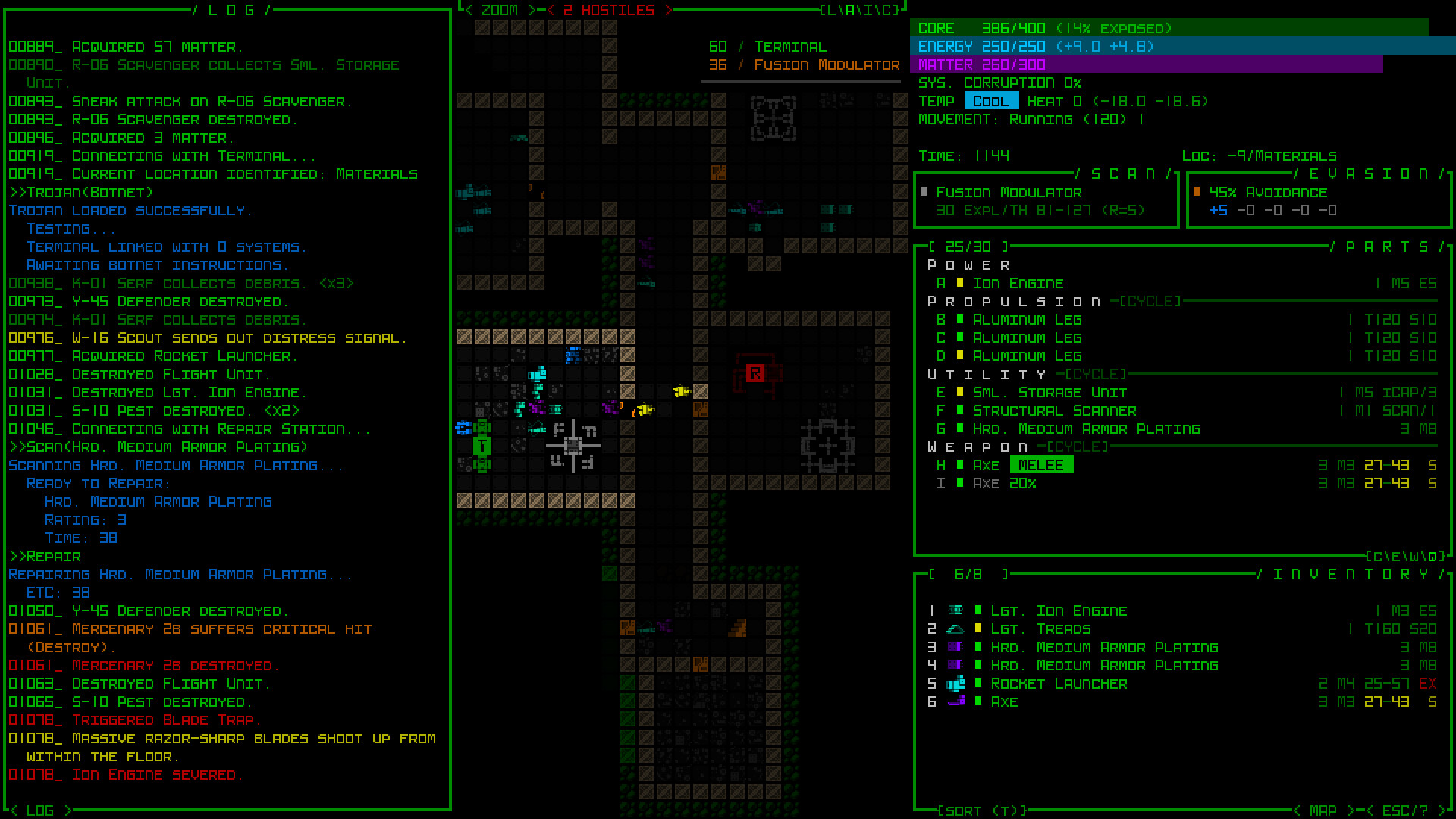Click CYCLE in the PROPULSION header
Image resolution: width=1456 pixels, height=819 pixels.
(x=1150, y=301)
